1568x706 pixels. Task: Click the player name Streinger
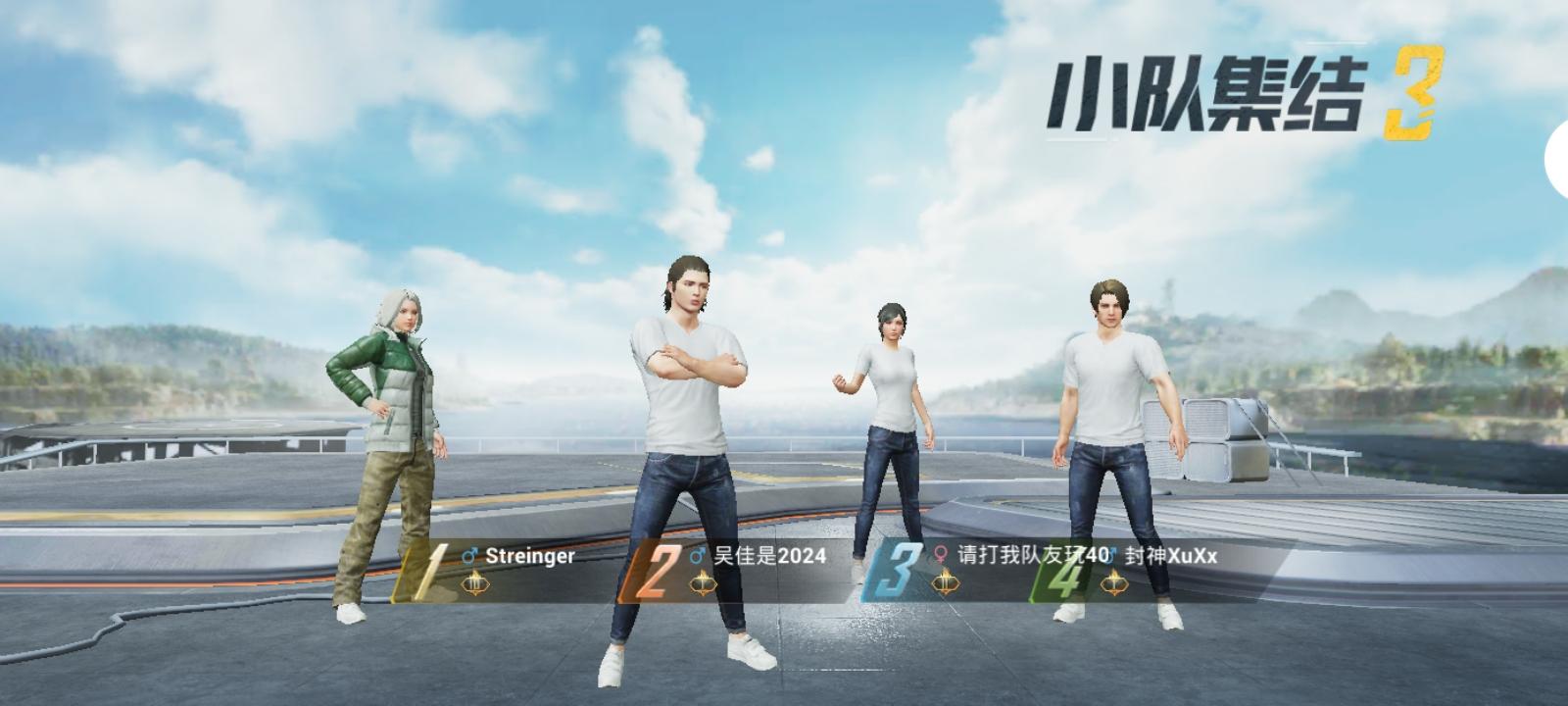529,556
